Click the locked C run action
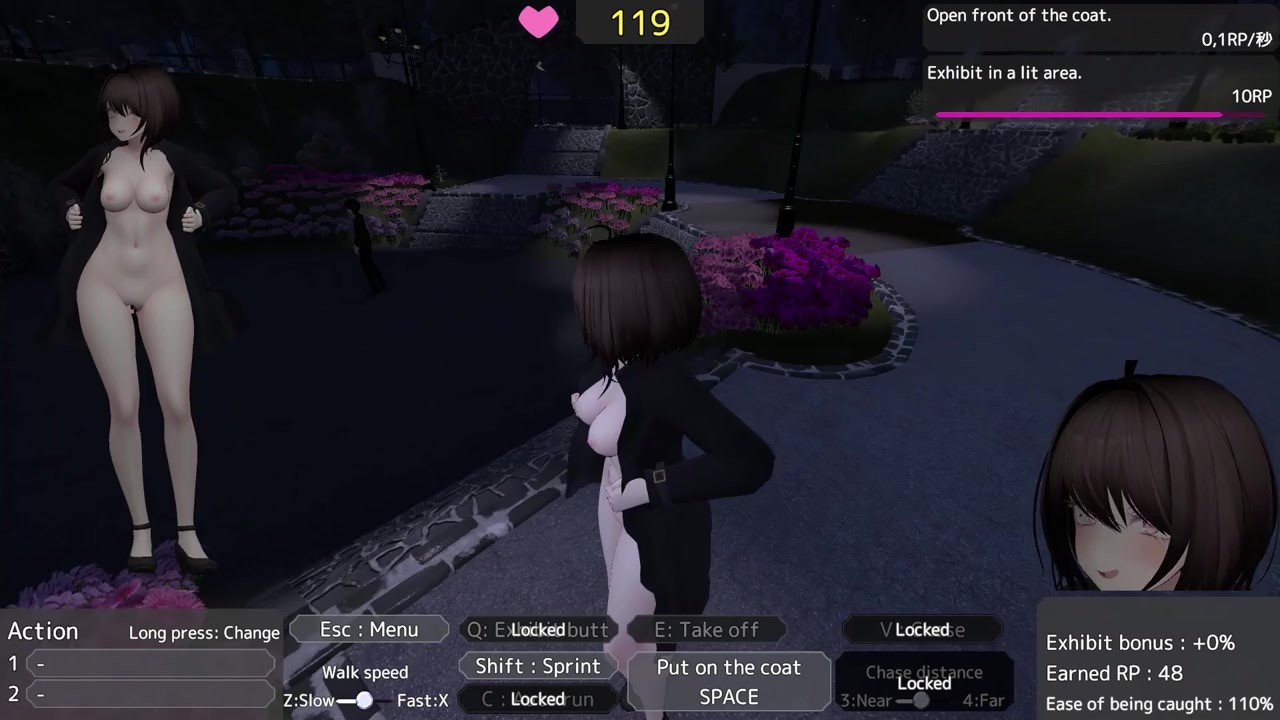 [x=538, y=698]
